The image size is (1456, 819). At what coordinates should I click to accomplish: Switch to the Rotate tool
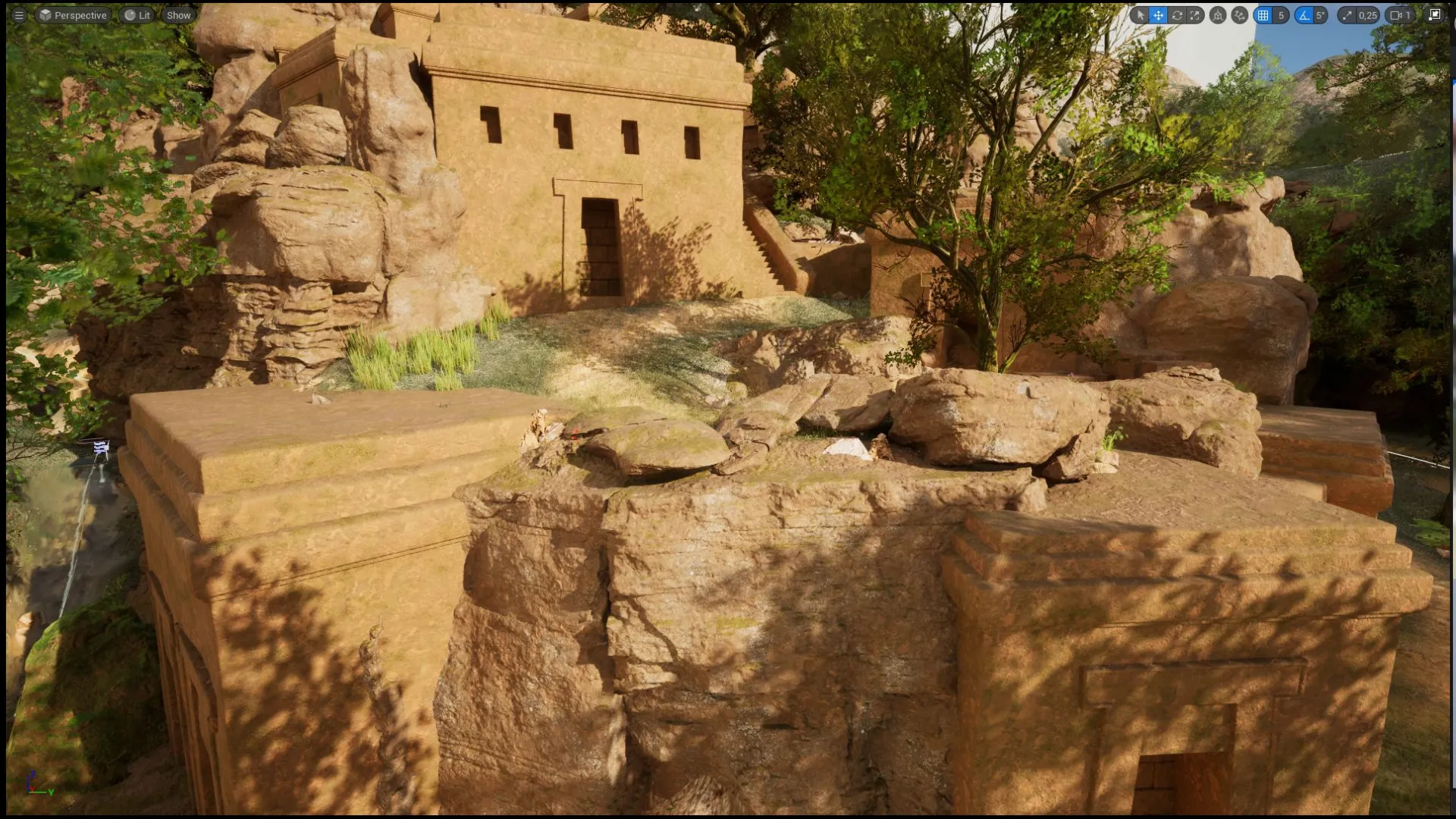[x=1177, y=15]
